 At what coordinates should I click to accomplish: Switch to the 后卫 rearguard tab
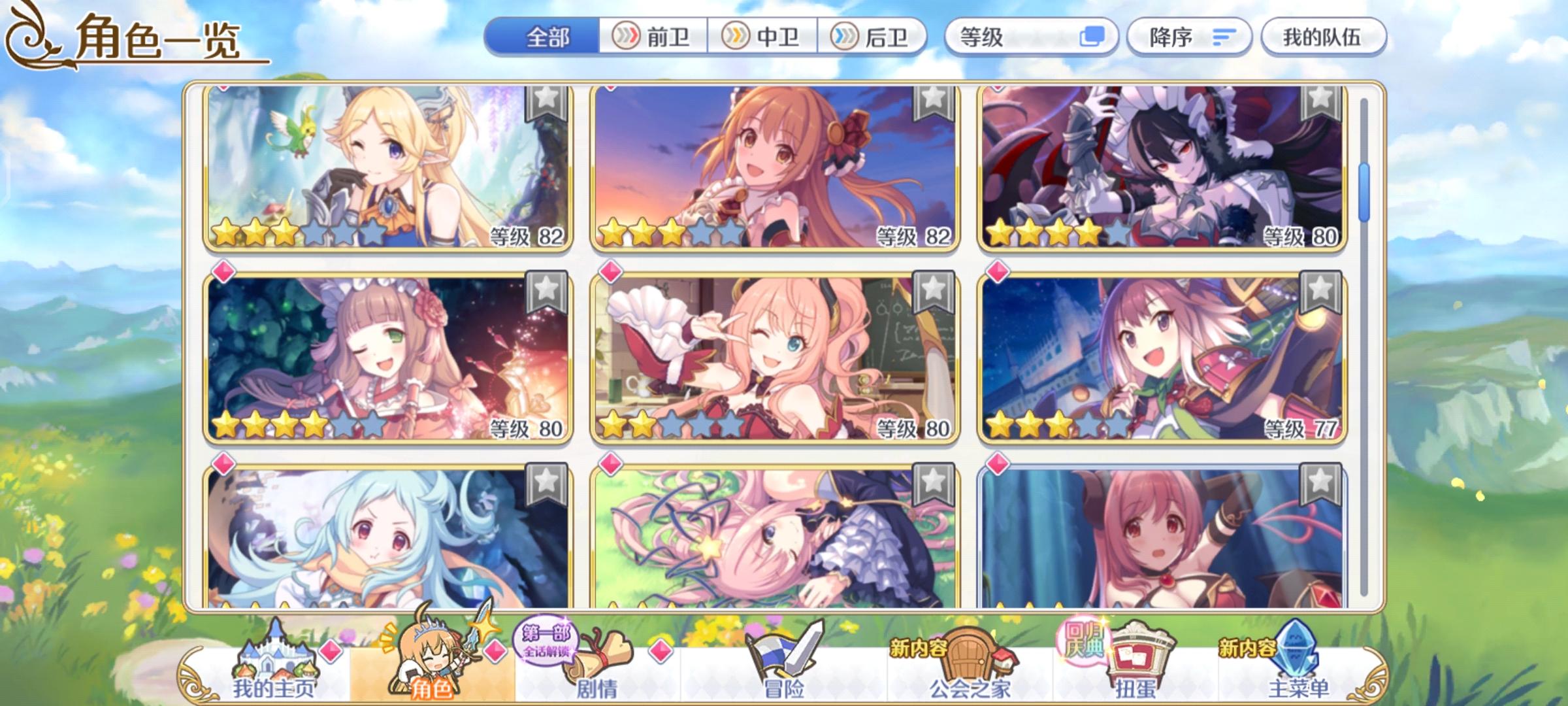click(x=872, y=37)
